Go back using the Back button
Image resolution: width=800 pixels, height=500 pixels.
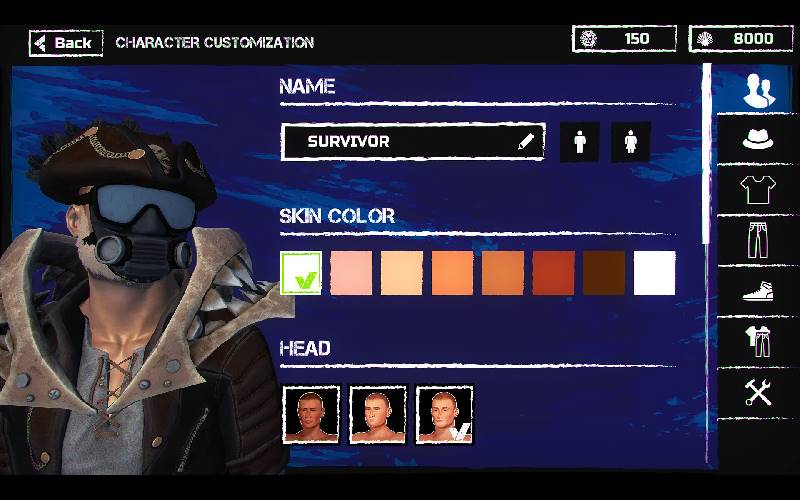tap(66, 42)
